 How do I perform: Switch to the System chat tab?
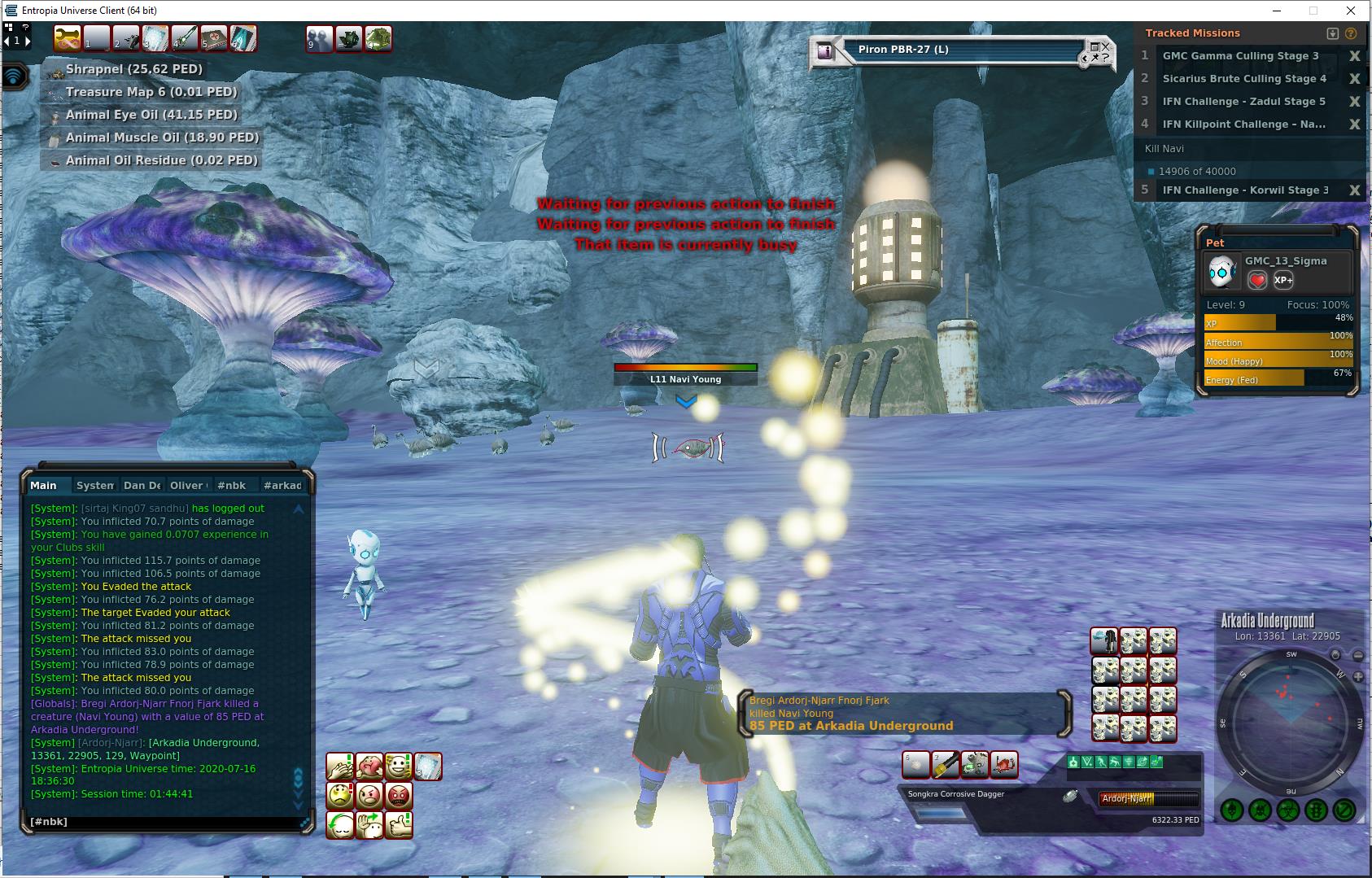[x=94, y=485]
